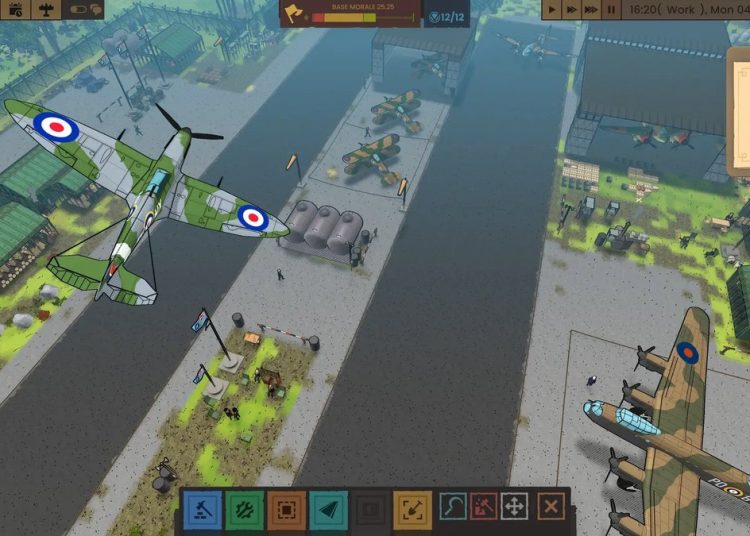Viewport: 750px width, 536px height.
Task: Set triple fast-forward game speed
Action: click(x=592, y=9)
